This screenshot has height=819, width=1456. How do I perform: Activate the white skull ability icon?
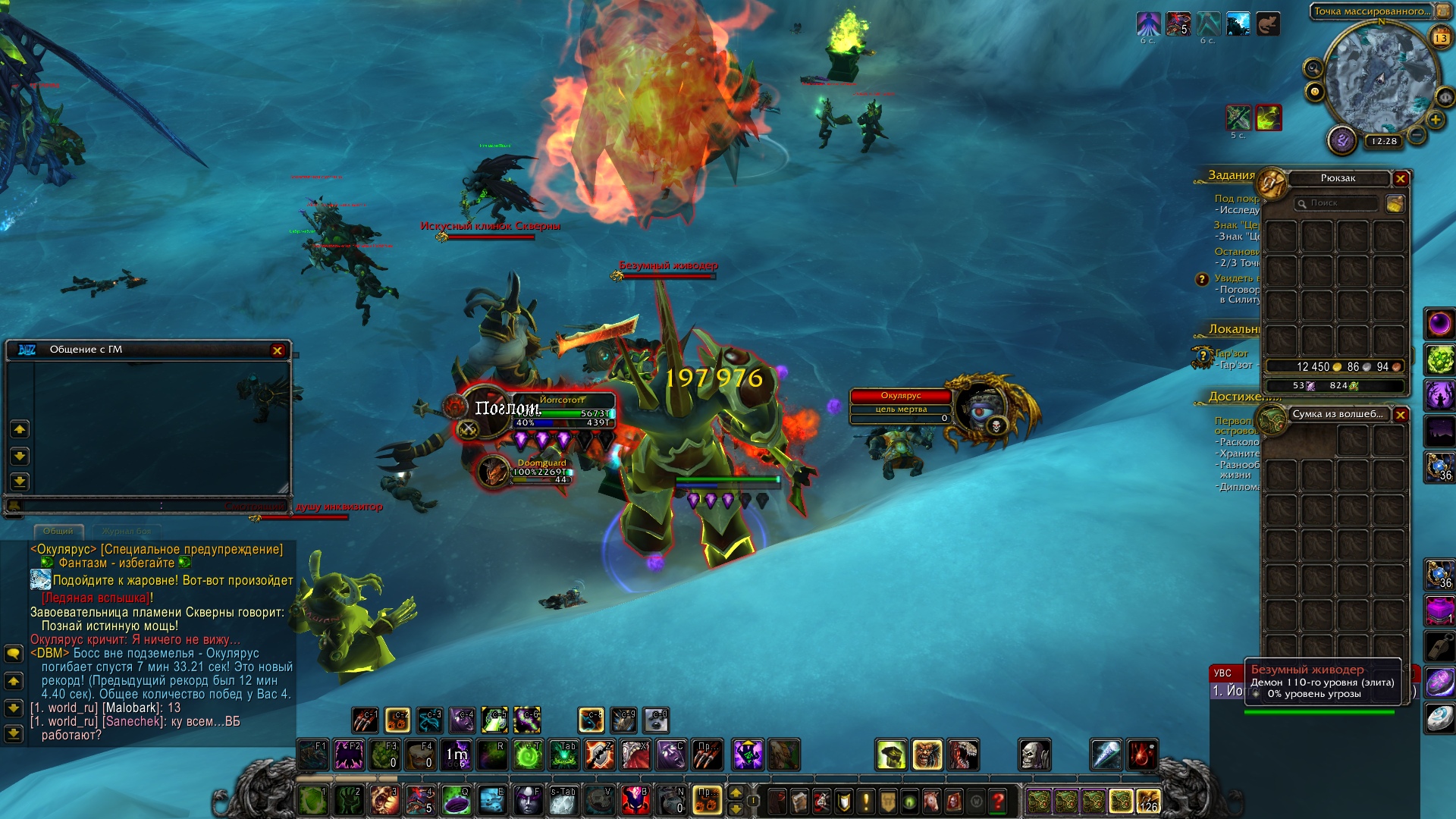coord(1034,755)
